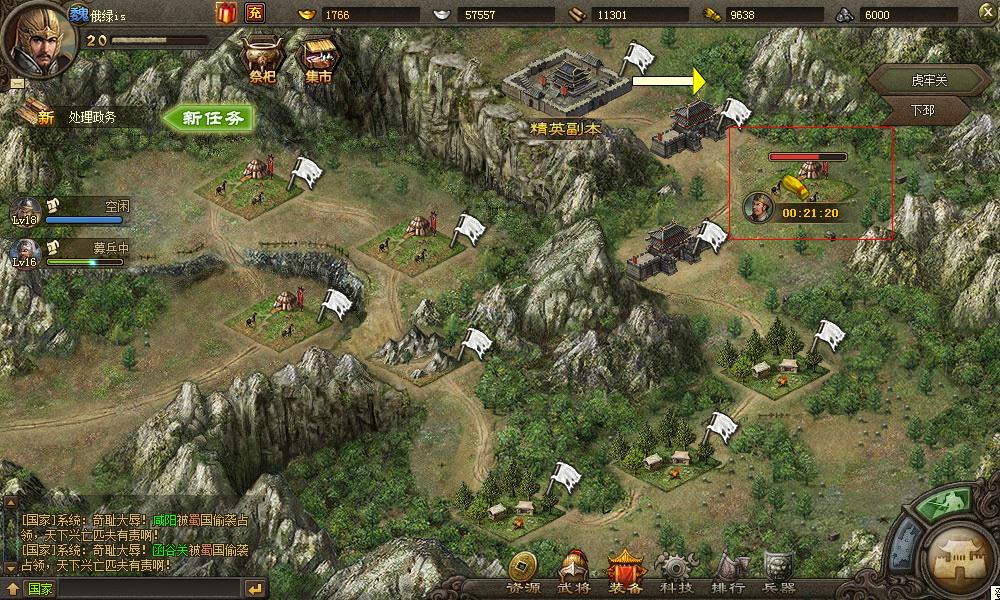Send the chat message with enter button

click(255, 588)
